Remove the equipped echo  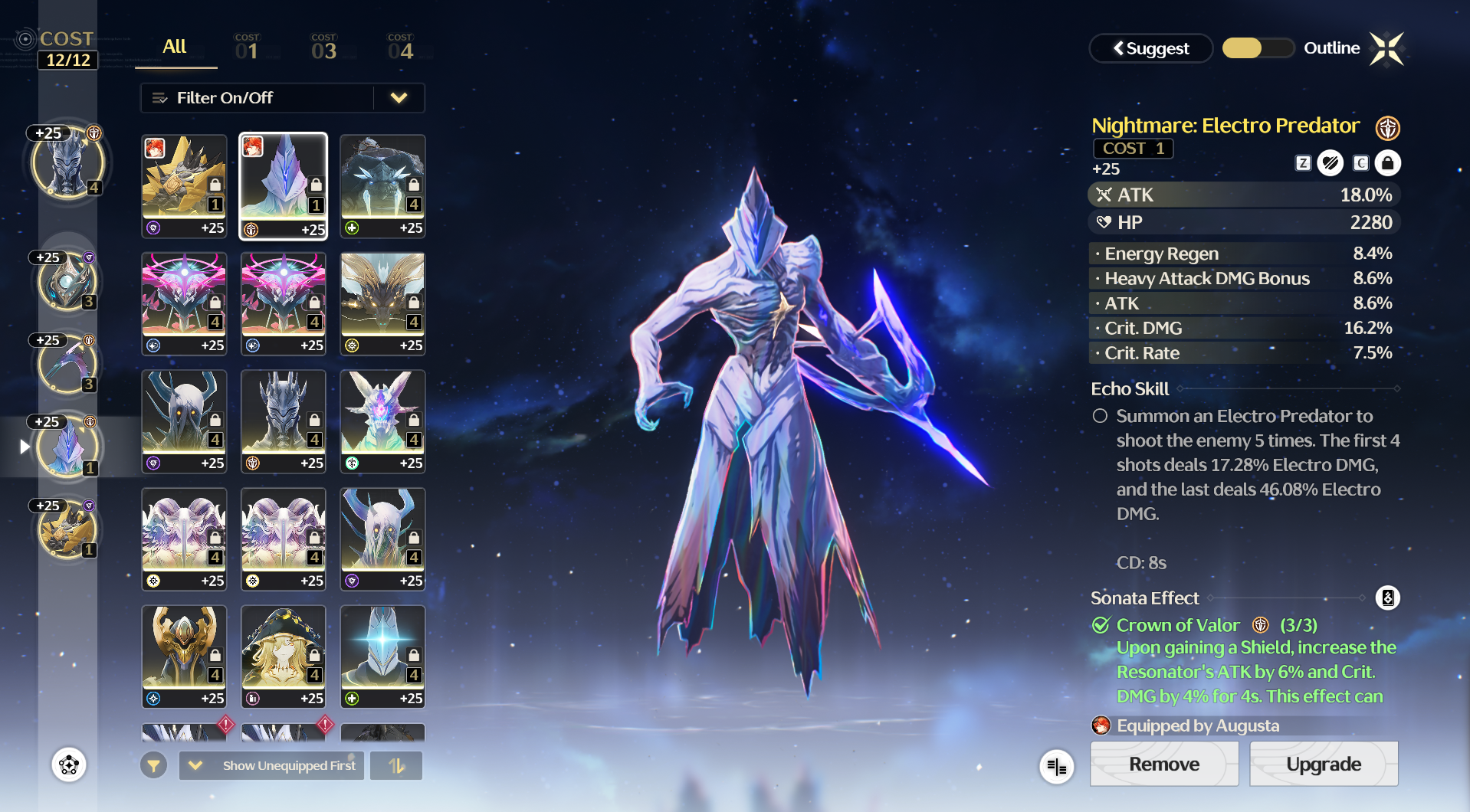point(1163,764)
